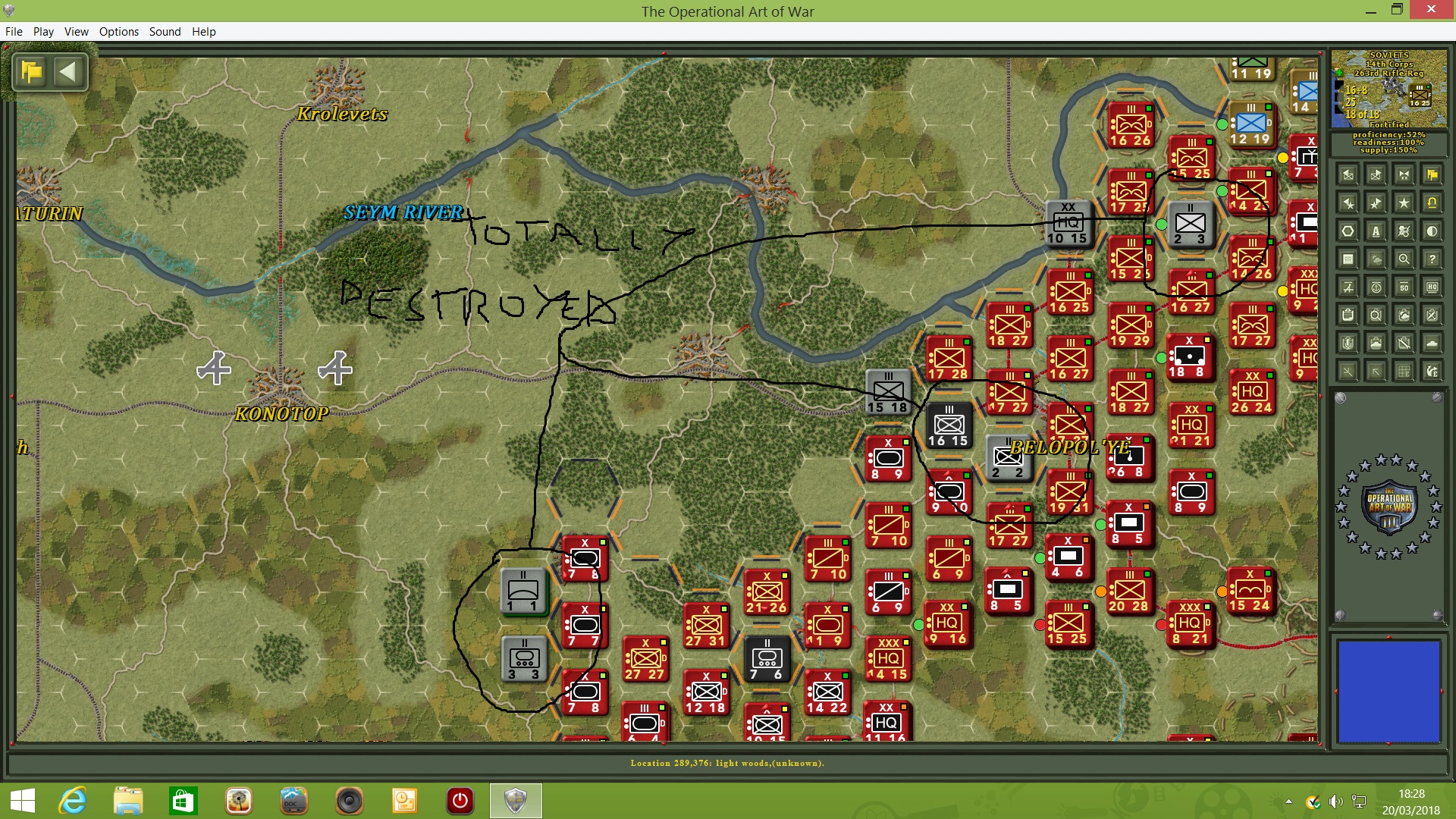Click the wrench unit repair icon
The height and width of the screenshot is (819, 1456).
coord(1404,343)
